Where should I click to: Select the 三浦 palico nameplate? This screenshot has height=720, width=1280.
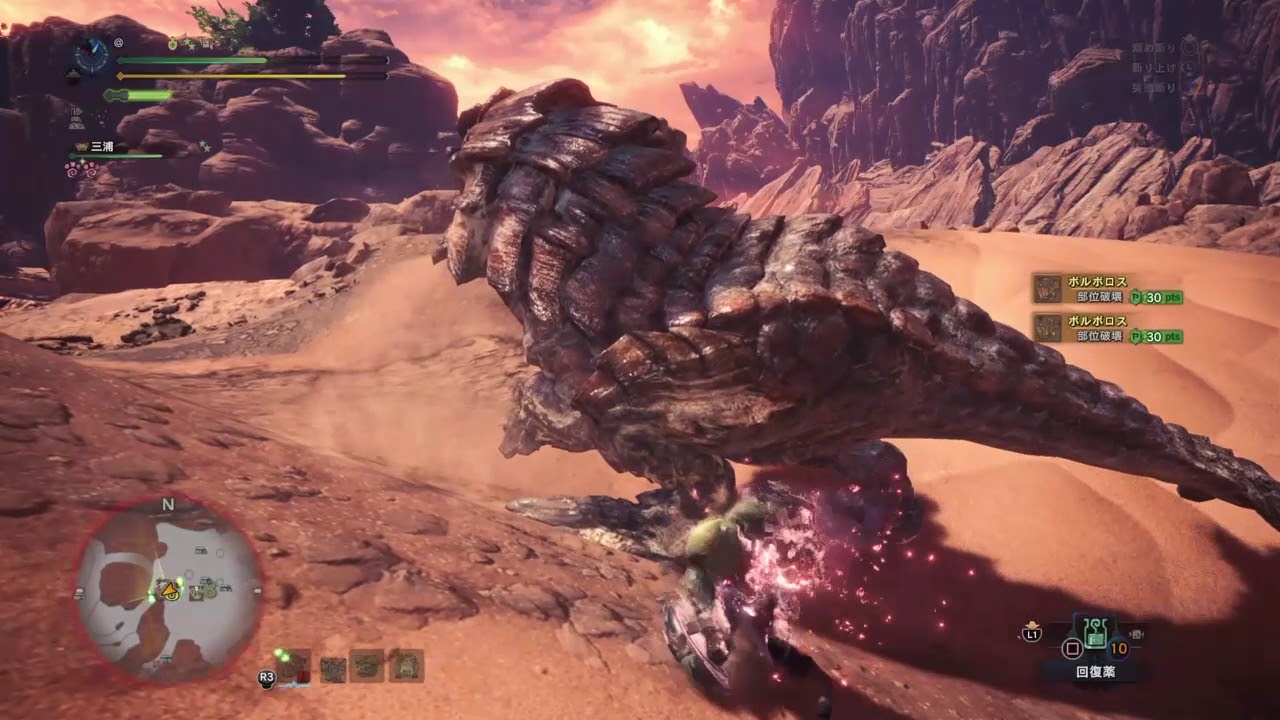tap(105, 146)
